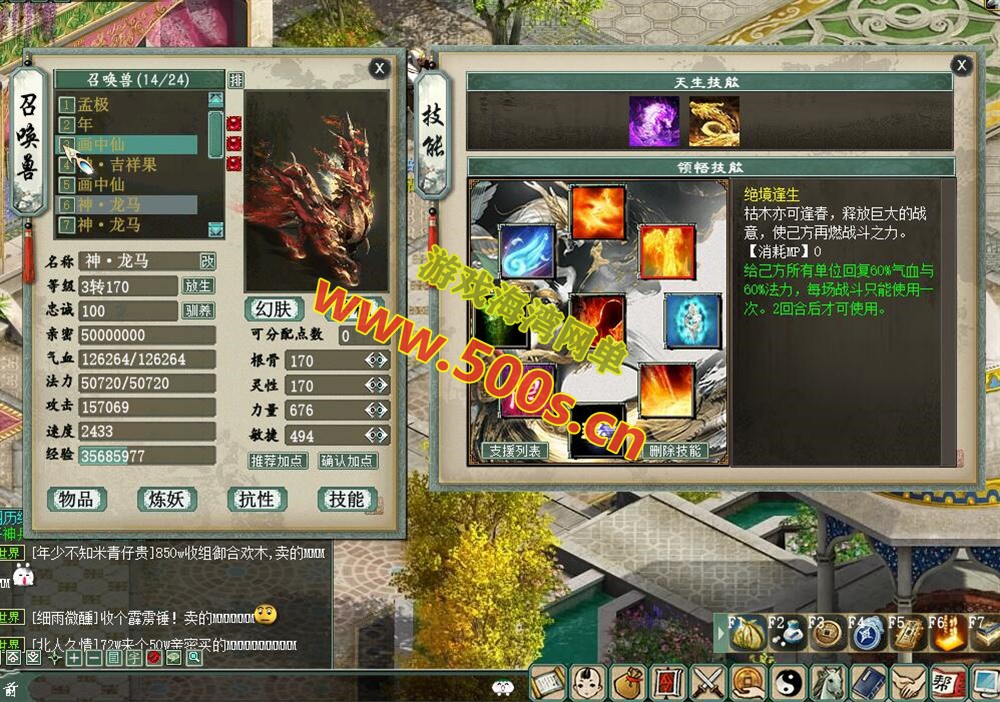Viewport: 1000px width, 702px height.
Task: Show the 抗性 resistances panel
Action: click(x=256, y=499)
